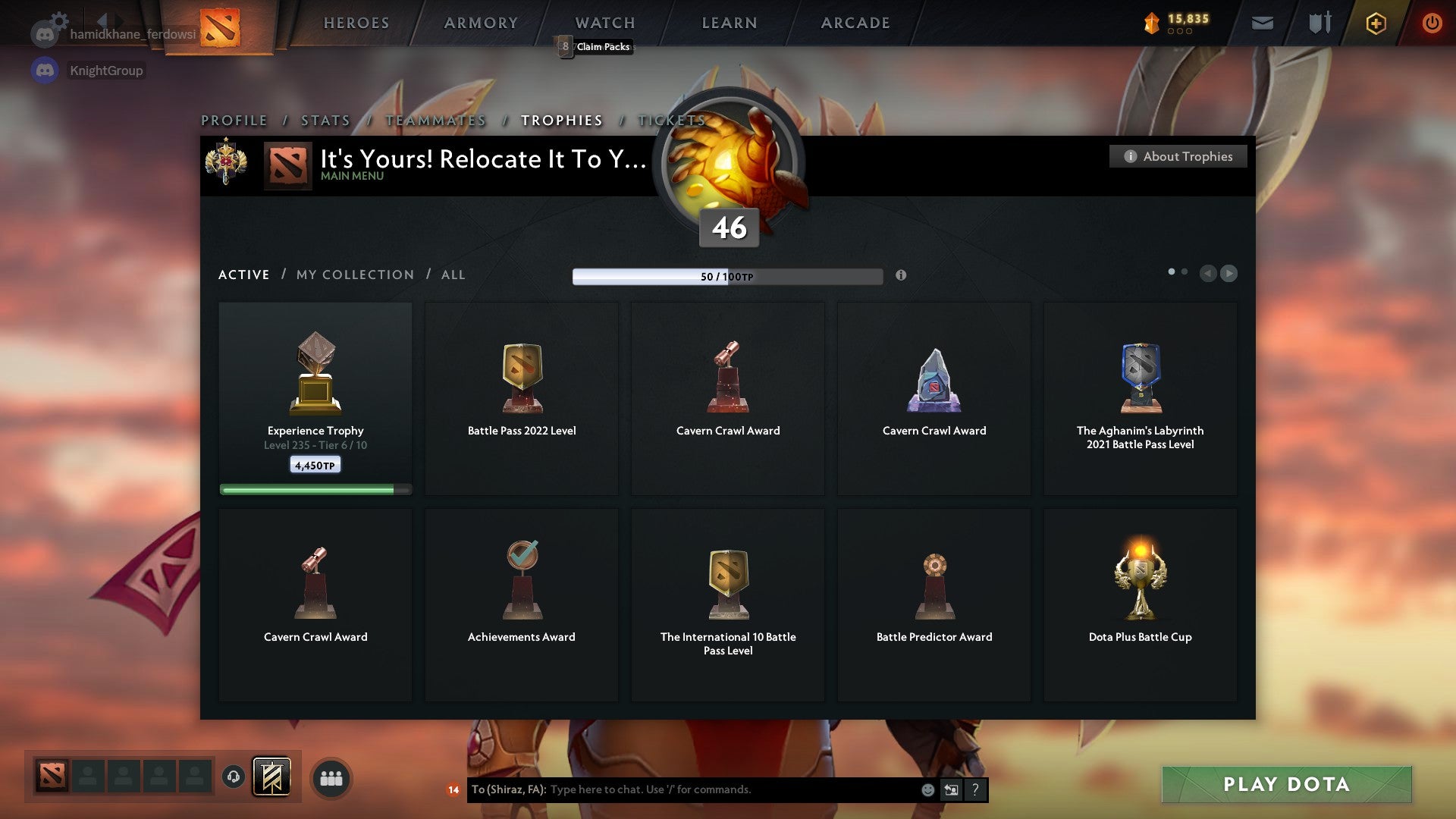Select the second trophy page indicator dot

(x=1185, y=270)
